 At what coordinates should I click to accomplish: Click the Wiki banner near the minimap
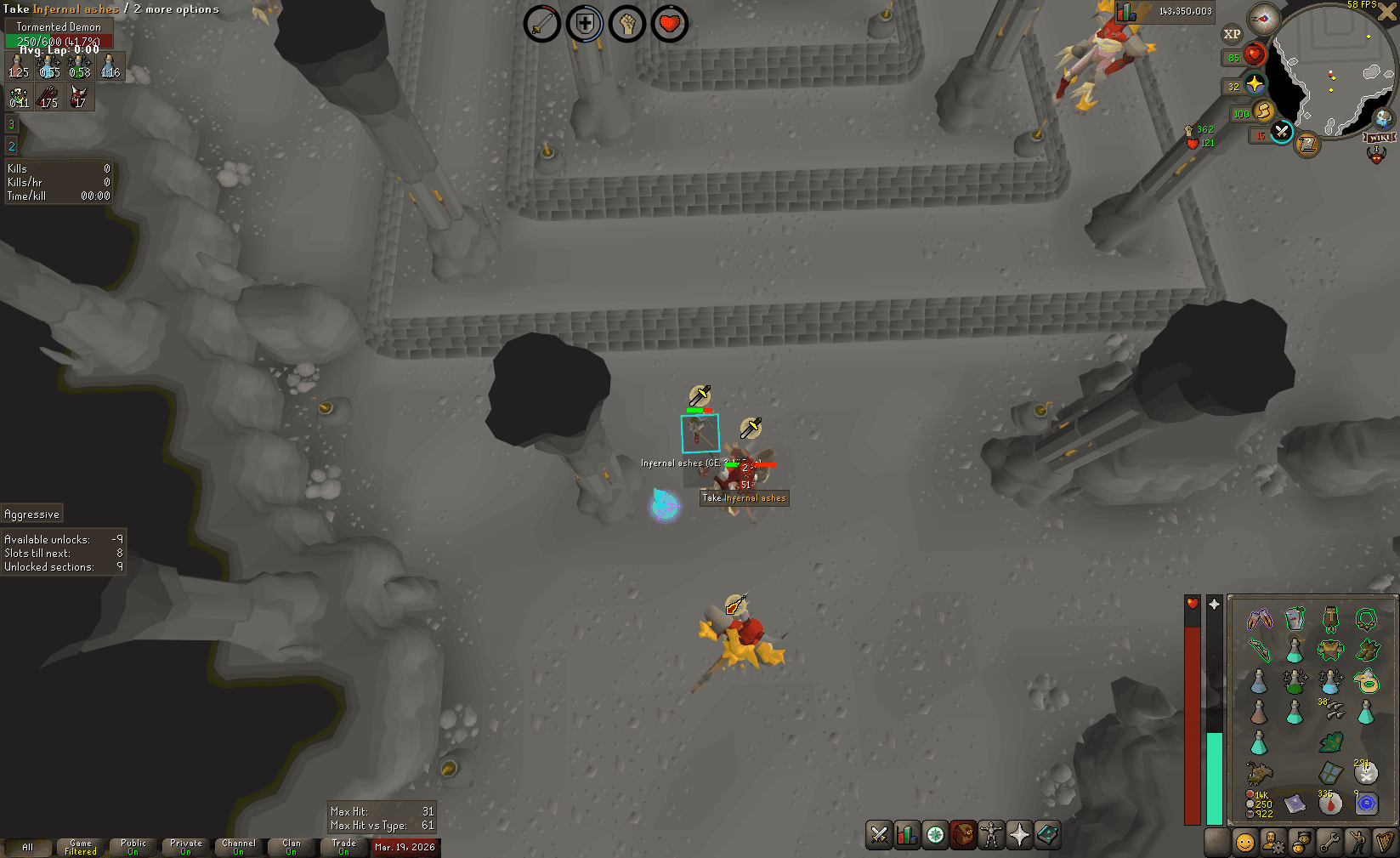pyautogui.click(x=1379, y=138)
